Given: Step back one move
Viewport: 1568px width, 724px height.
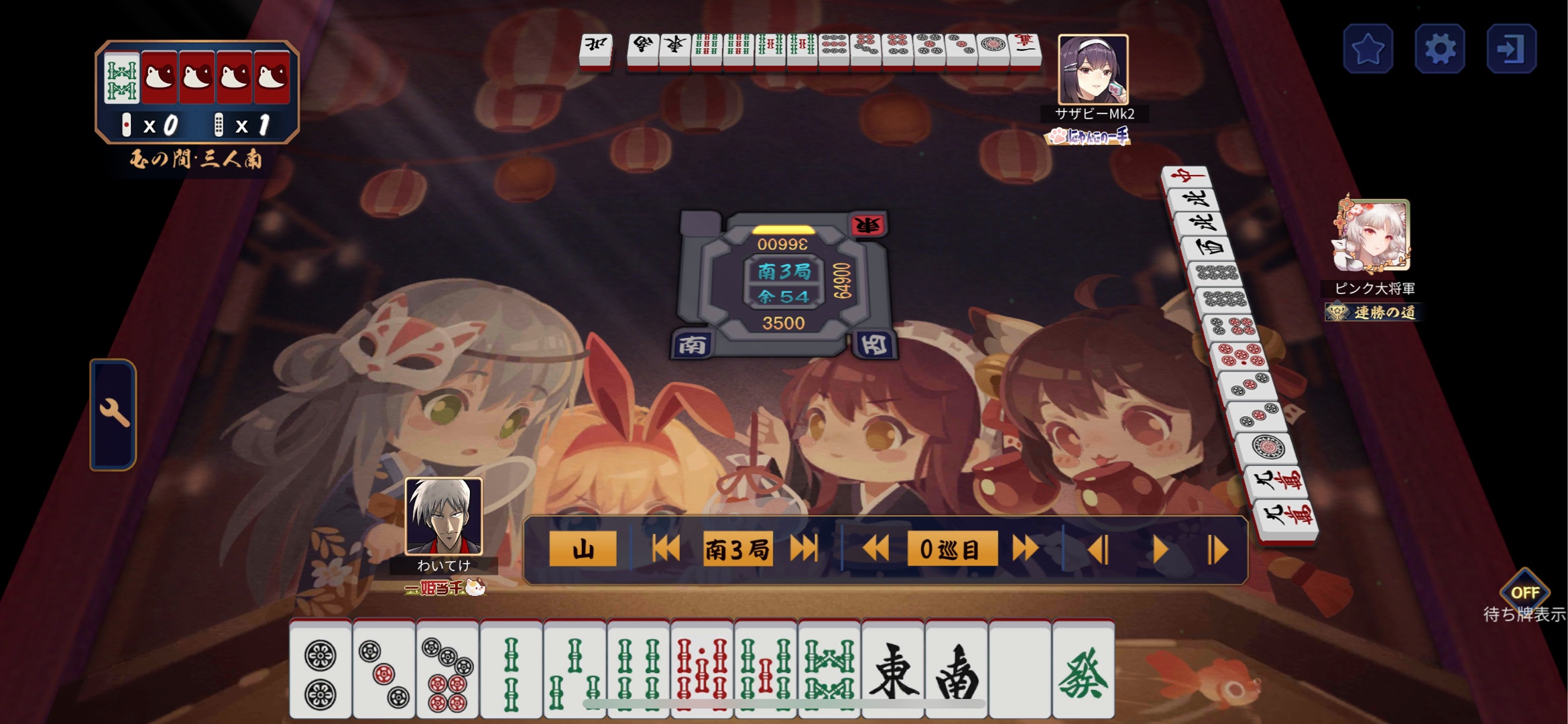Looking at the screenshot, I should pyautogui.click(x=1098, y=550).
